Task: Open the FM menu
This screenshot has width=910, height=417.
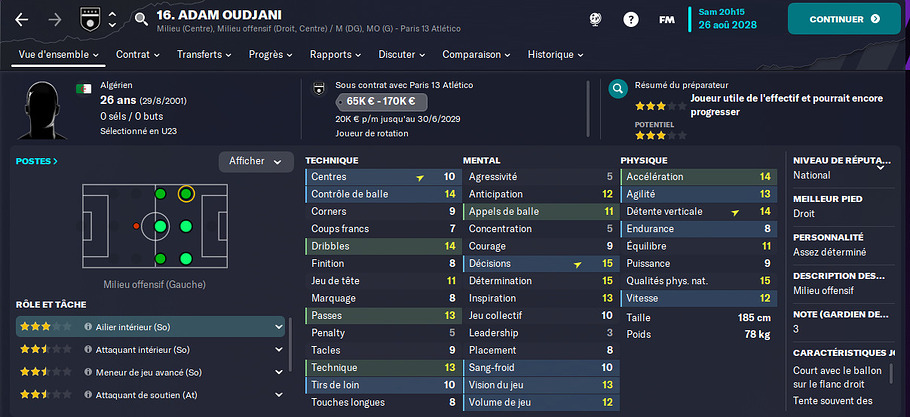Action: point(666,19)
